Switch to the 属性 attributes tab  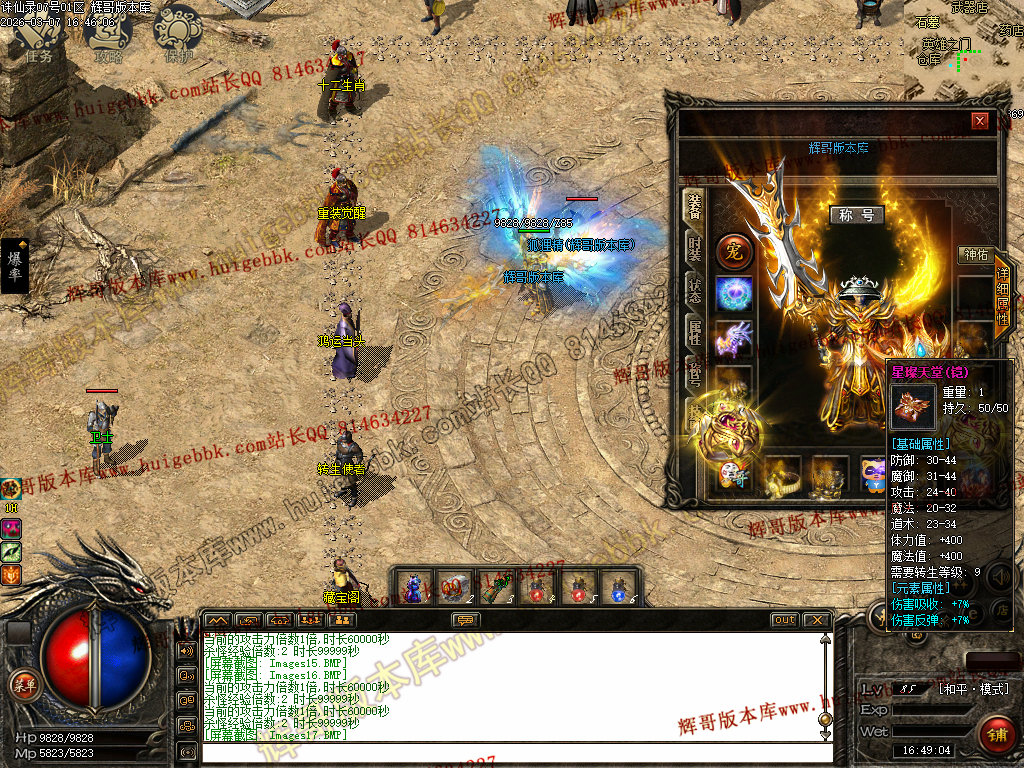(x=694, y=328)
